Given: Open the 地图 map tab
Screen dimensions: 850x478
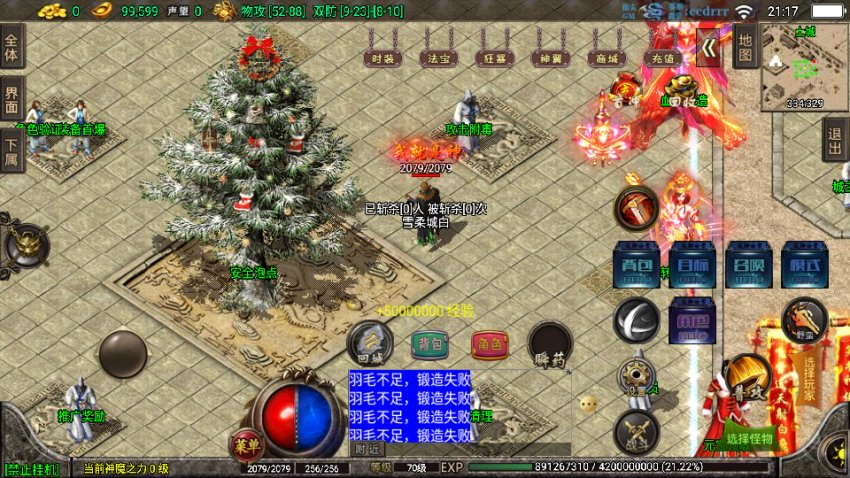Looking at the screenshot, I should point(743,45).
